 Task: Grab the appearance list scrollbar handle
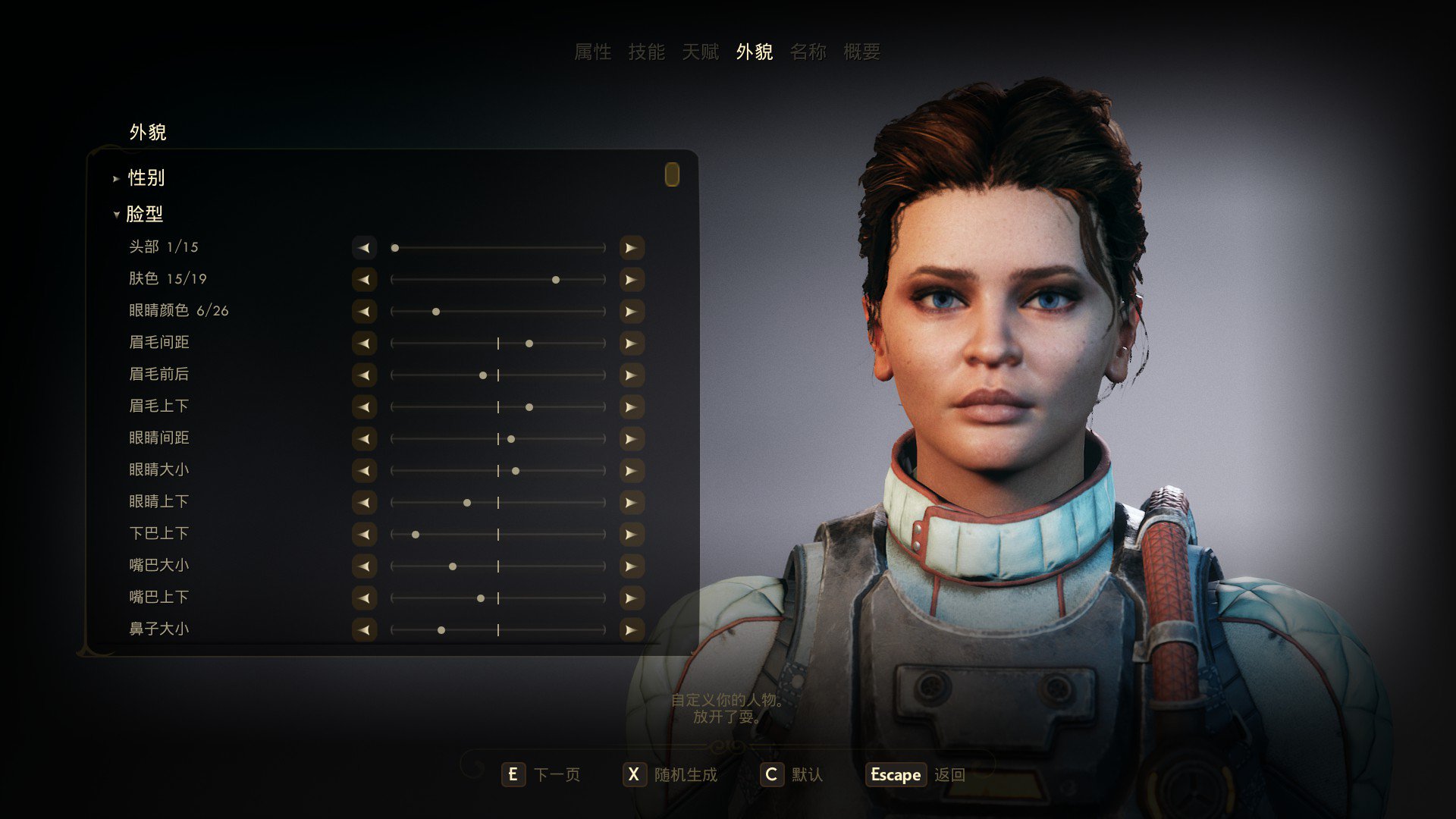[x=672, y=174]
